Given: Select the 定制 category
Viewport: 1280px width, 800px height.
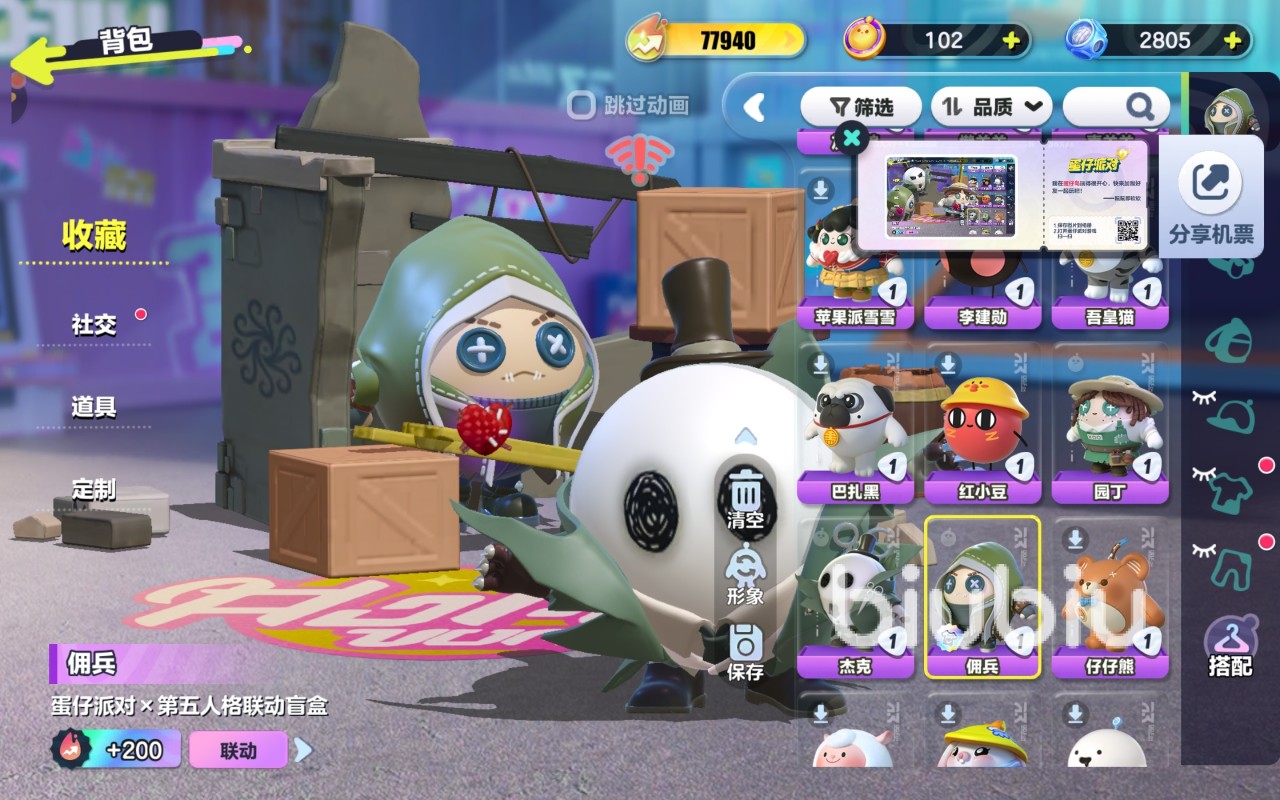Looking at the screenshot, I should point(94,490).
